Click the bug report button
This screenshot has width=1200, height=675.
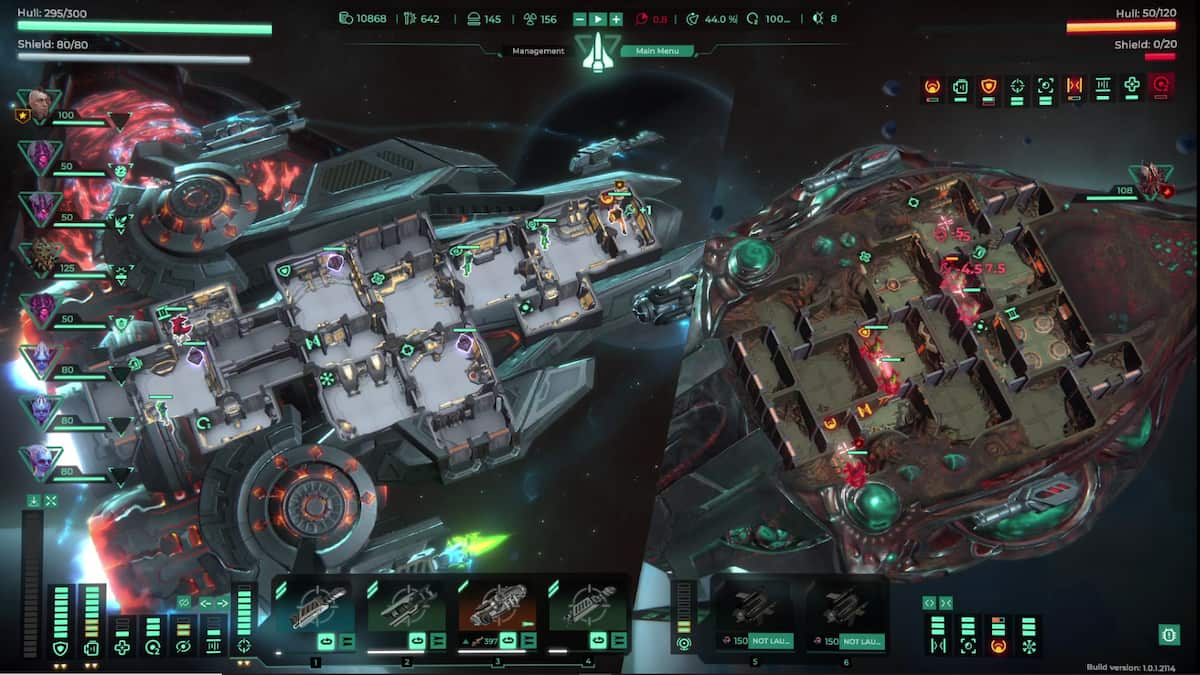[x=1167, y=634]
